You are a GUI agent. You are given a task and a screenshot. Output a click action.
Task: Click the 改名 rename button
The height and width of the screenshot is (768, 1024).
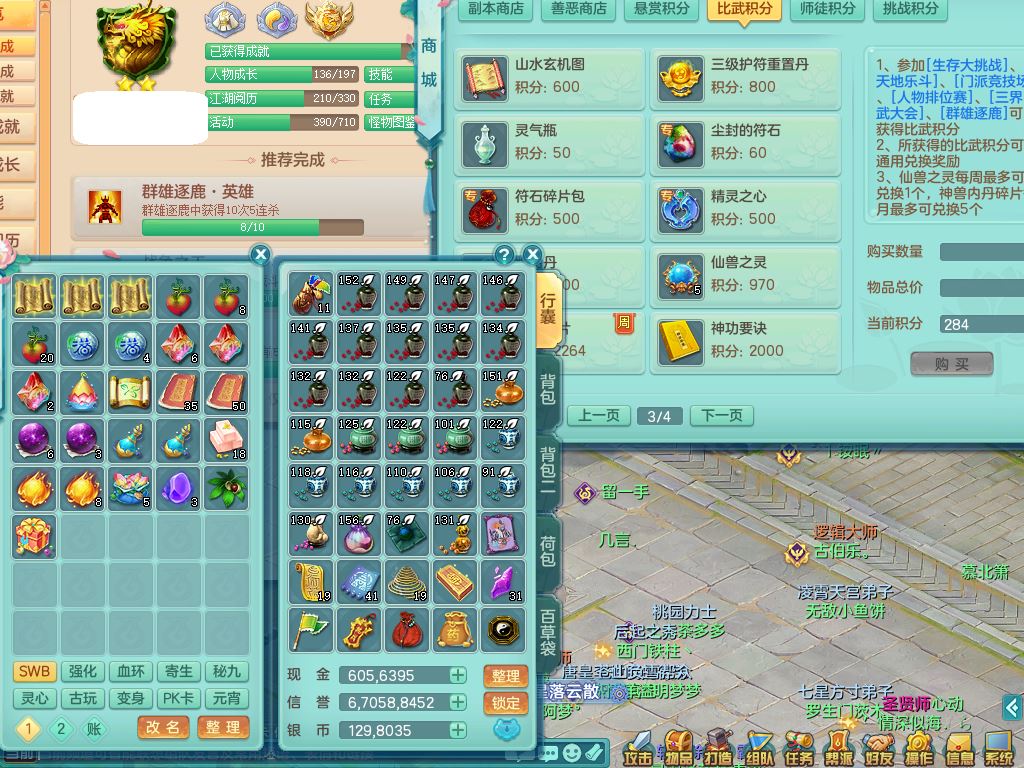click(163, 727)
